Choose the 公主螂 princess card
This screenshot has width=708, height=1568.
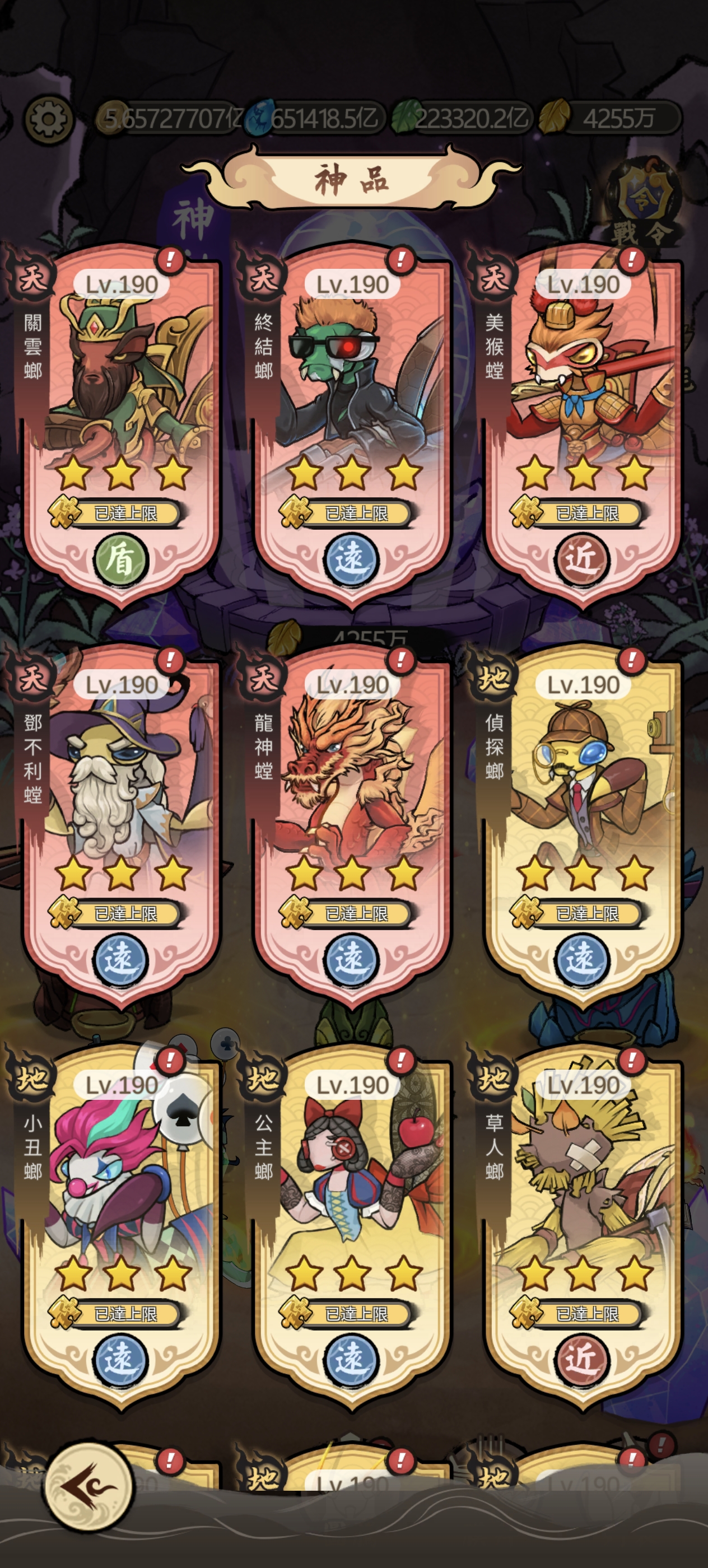click(x=352, y=1220)
